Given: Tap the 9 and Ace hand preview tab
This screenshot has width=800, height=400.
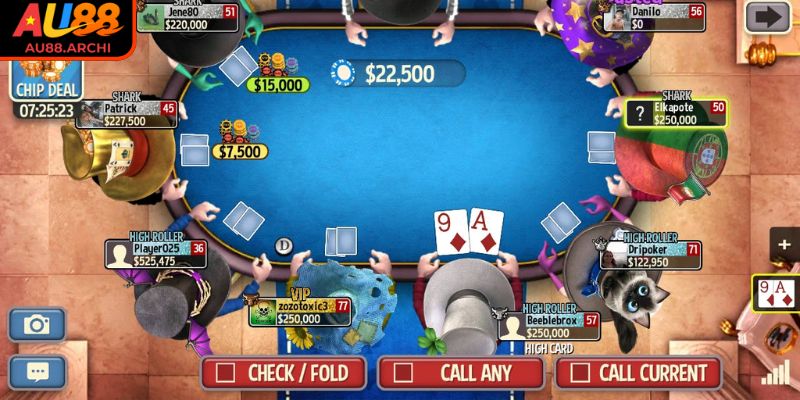Looking at the screenshot, I should coord(776,293).
